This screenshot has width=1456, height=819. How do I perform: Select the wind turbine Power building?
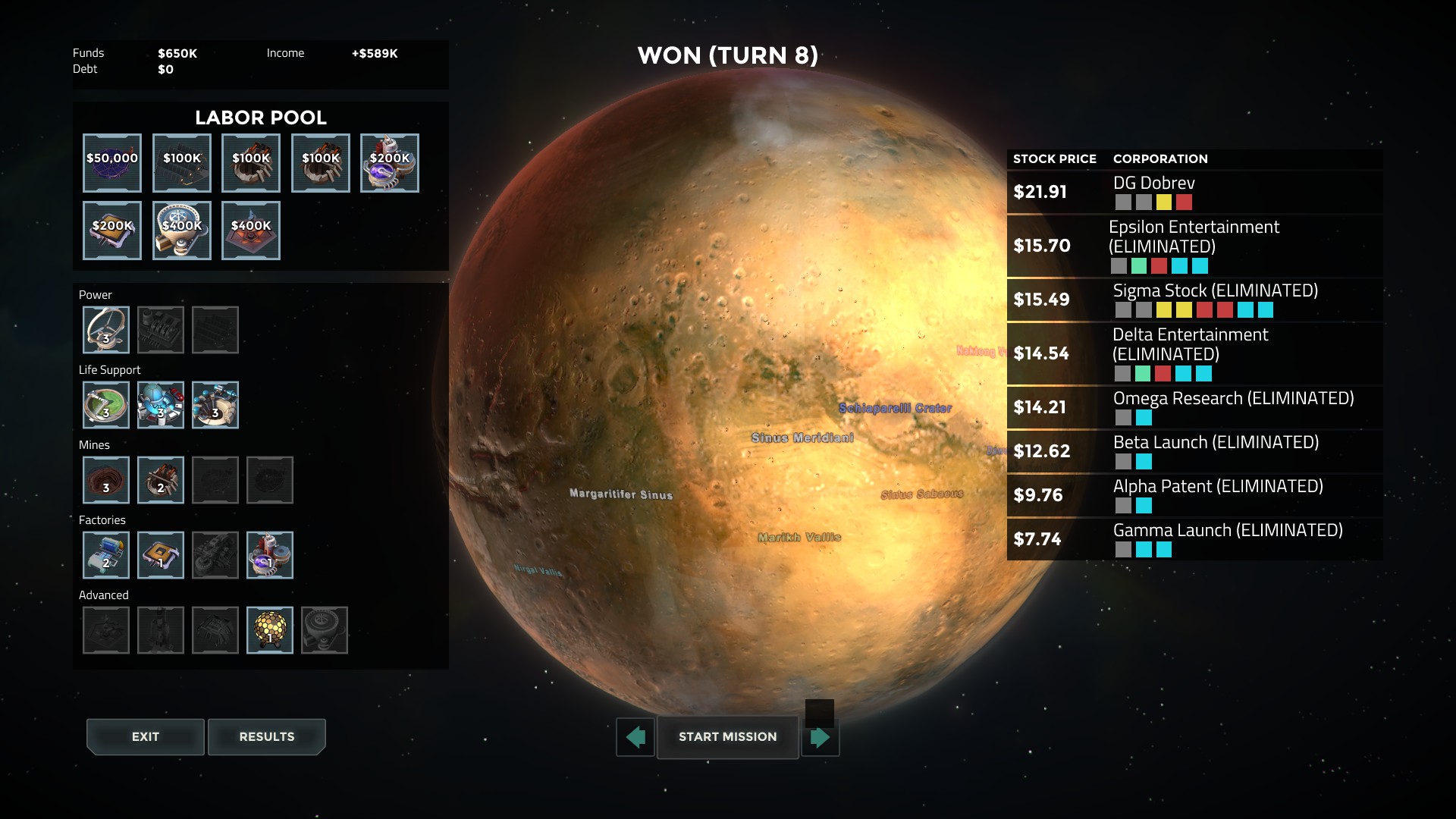[106, 330]
